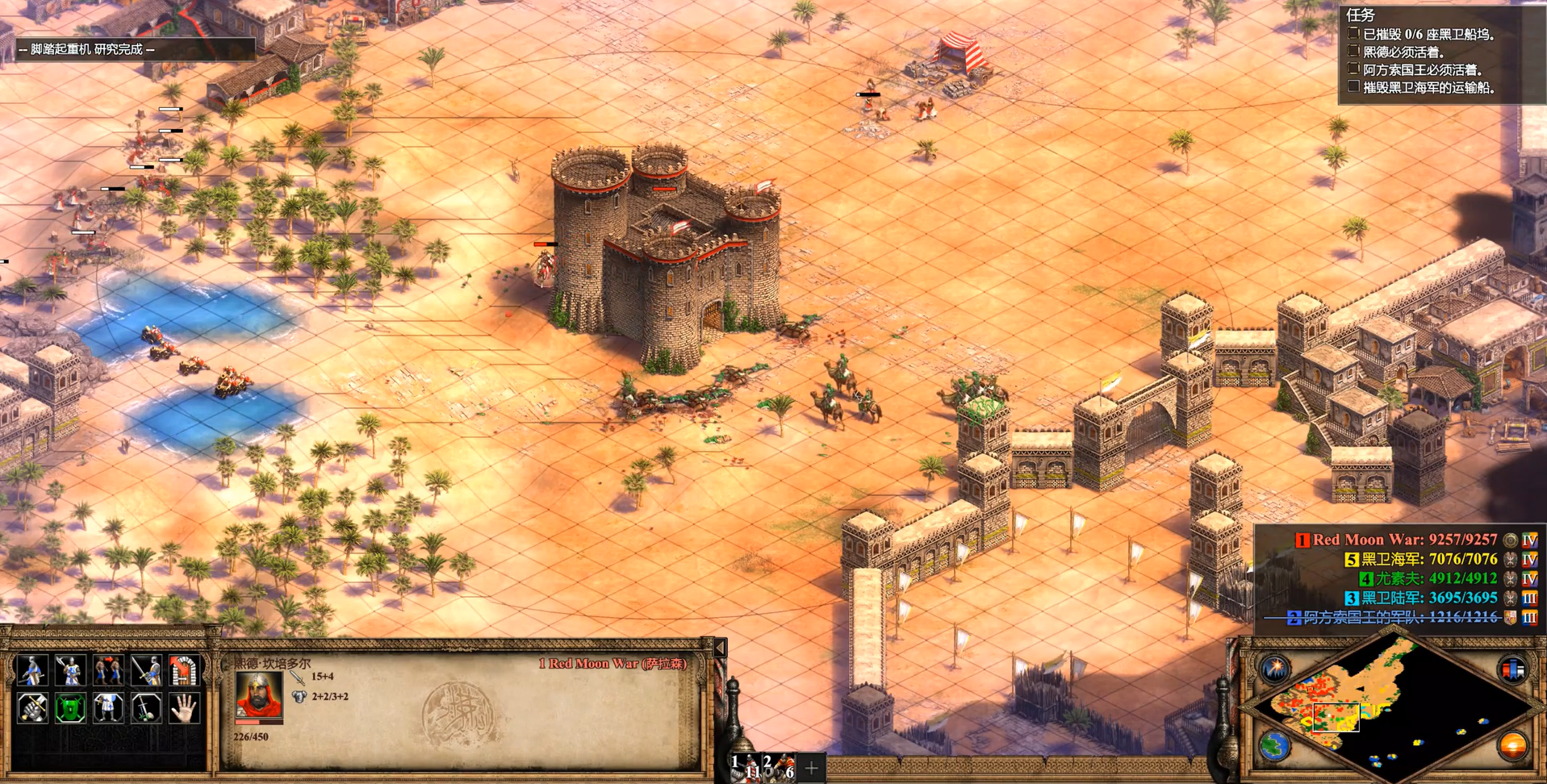
Task: Garrison using the archway arrow icon
Action: [184, 670]
